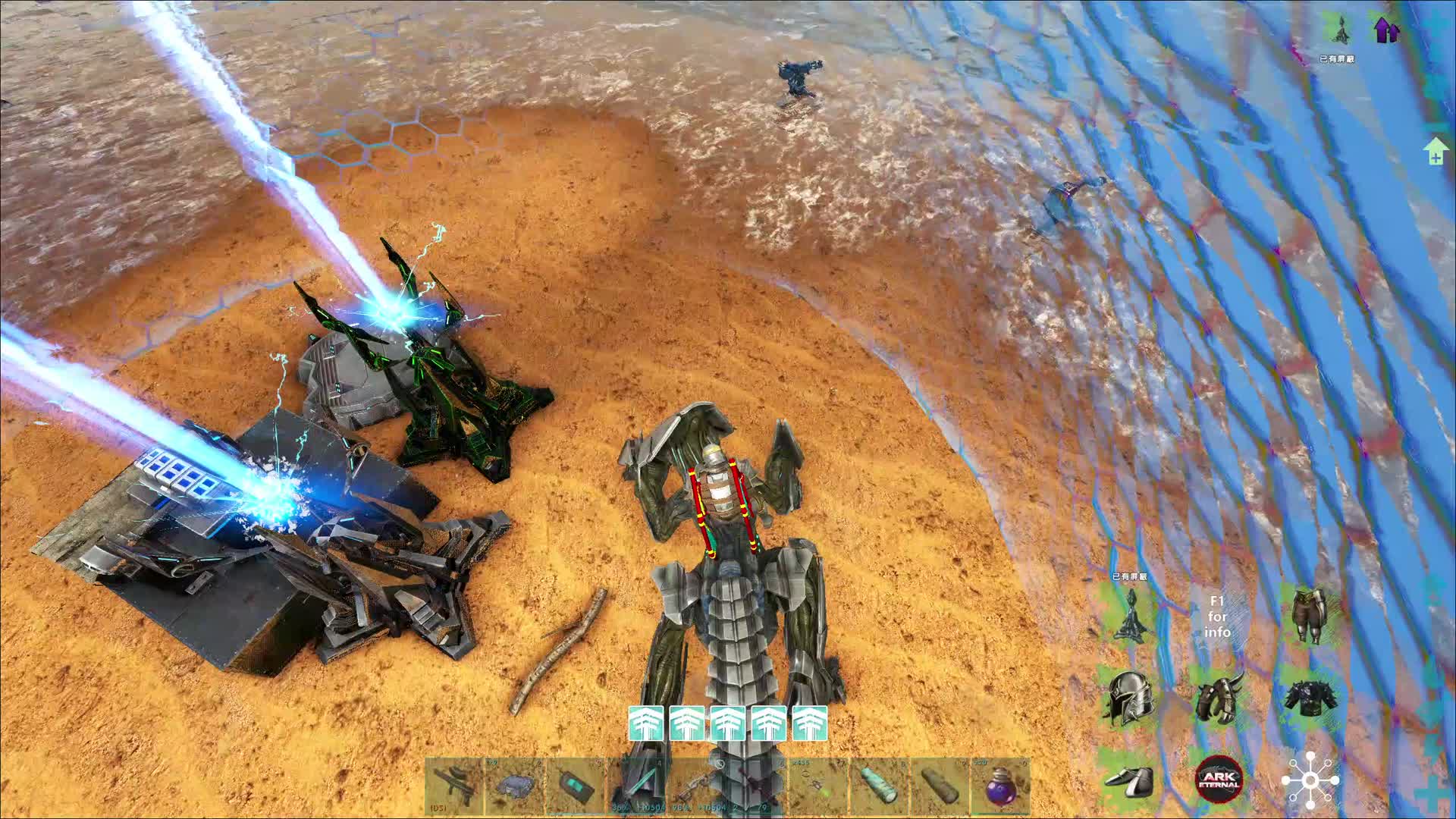Click the horned gauntlets armor icon
Image resolution: width=1456 pixels, height=819 pixels.
pos(1219,698)
